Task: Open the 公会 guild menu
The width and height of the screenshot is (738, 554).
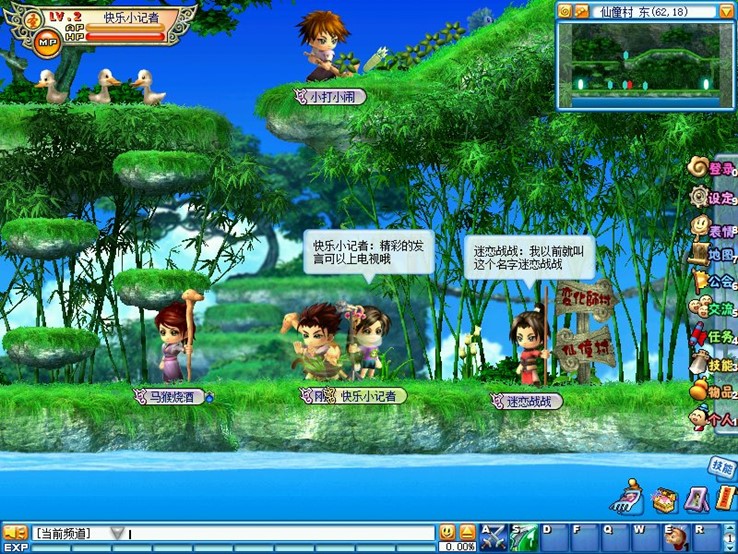Action: [x=714, y=282]
